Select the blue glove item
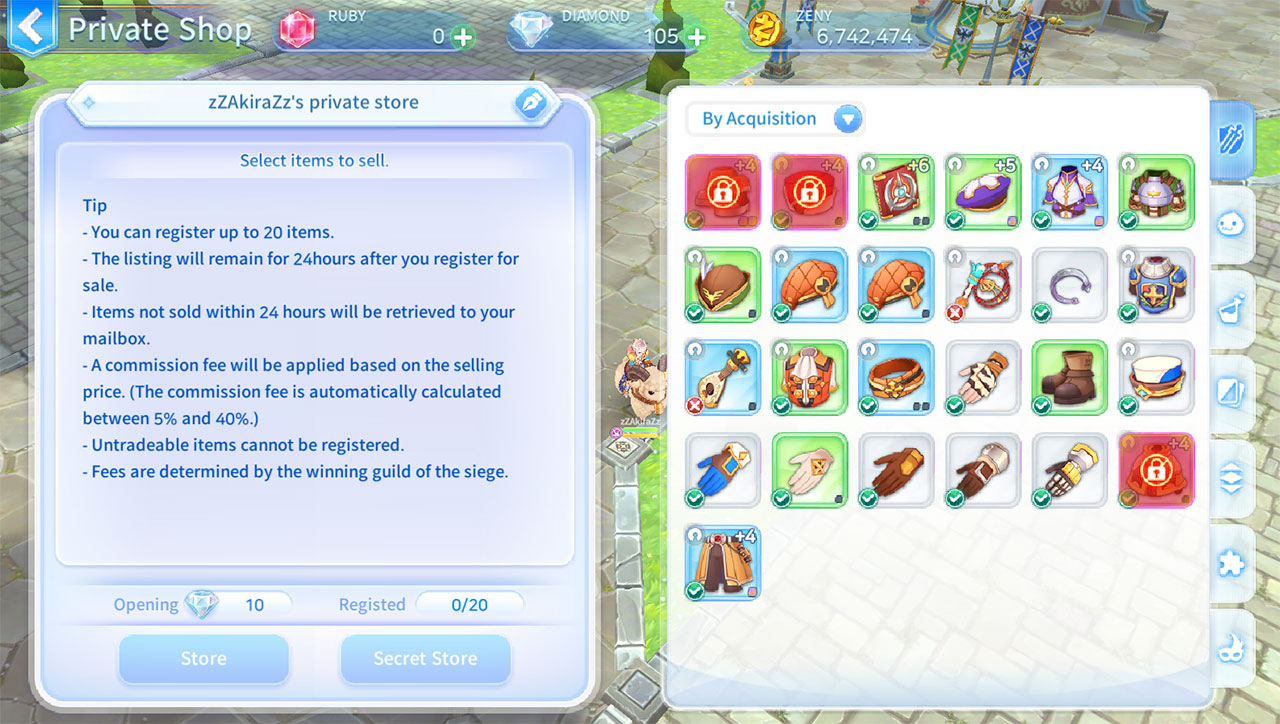 (723, 470)
